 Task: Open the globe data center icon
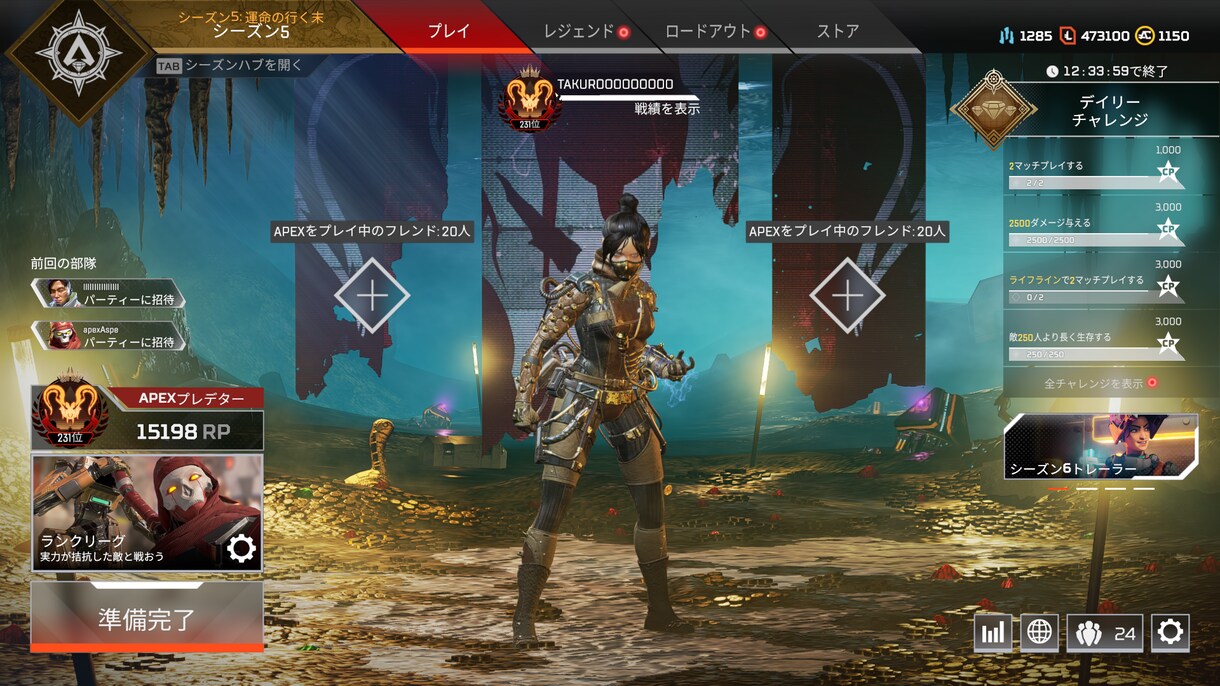(x=1039, y=633)
